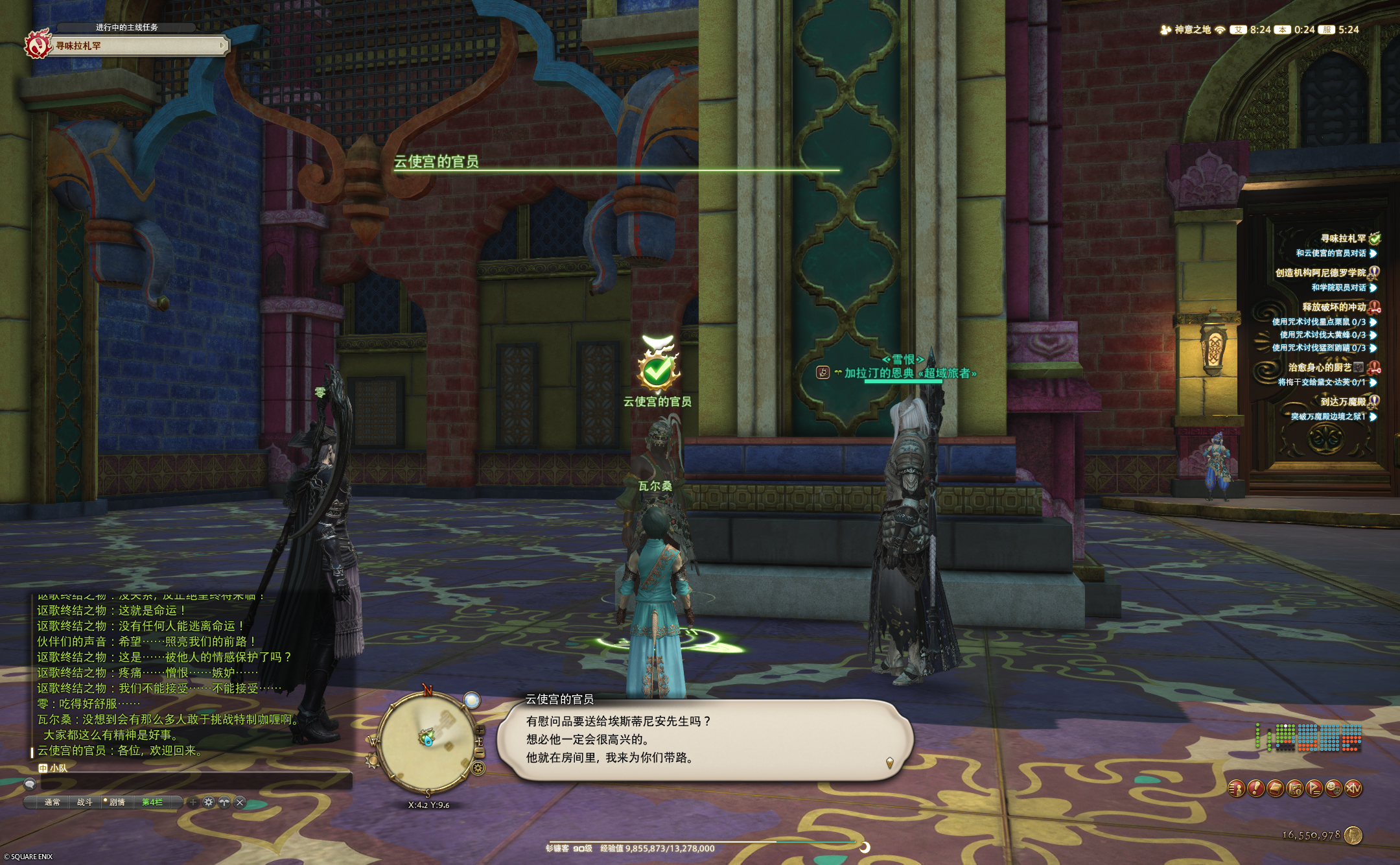The width and height of the screenshot is (1400, 865).
Task: Open the emotes smiley face menu icon
Action: [x=1334, y=788]
